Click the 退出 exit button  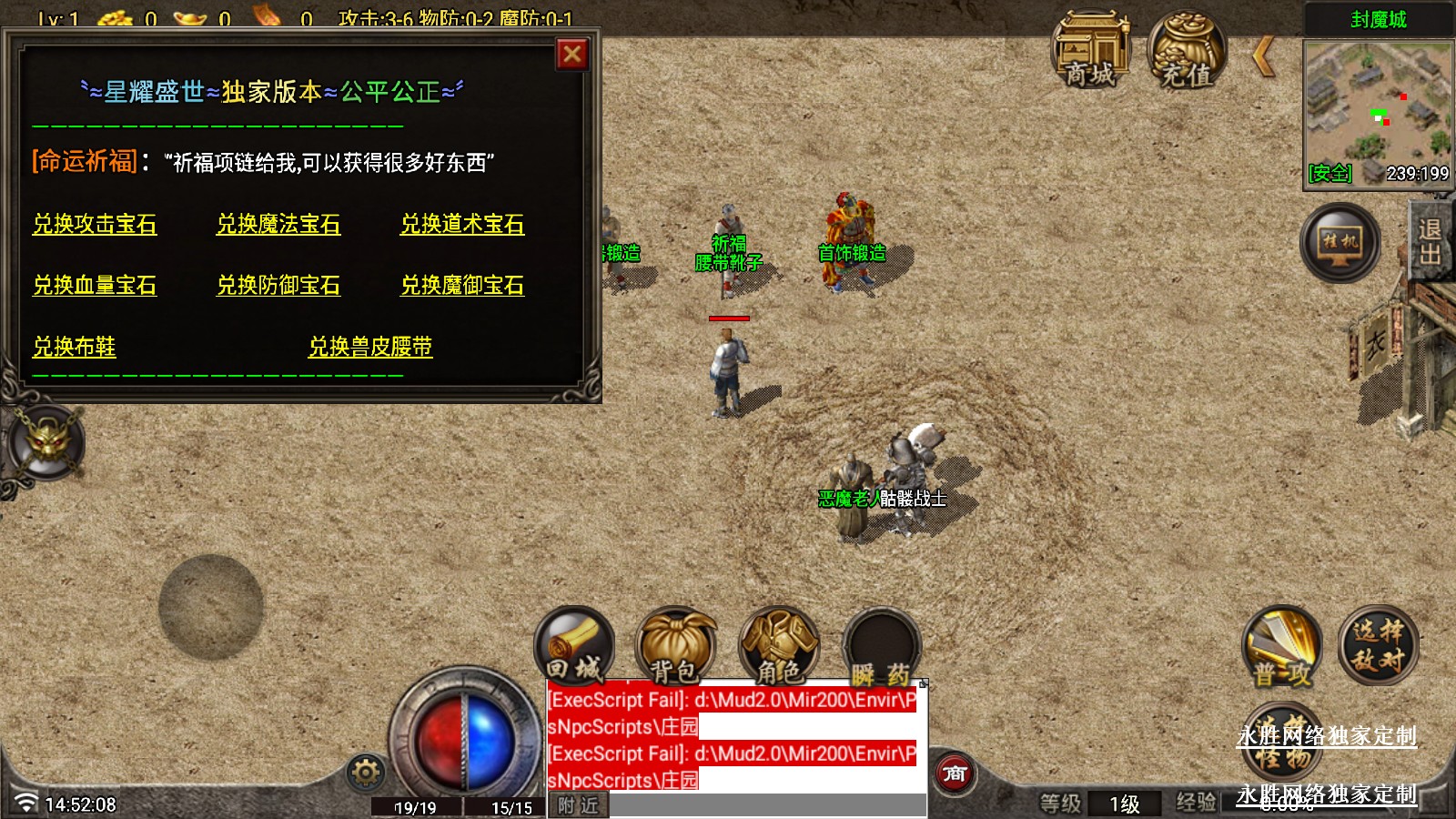point(1431,242)
